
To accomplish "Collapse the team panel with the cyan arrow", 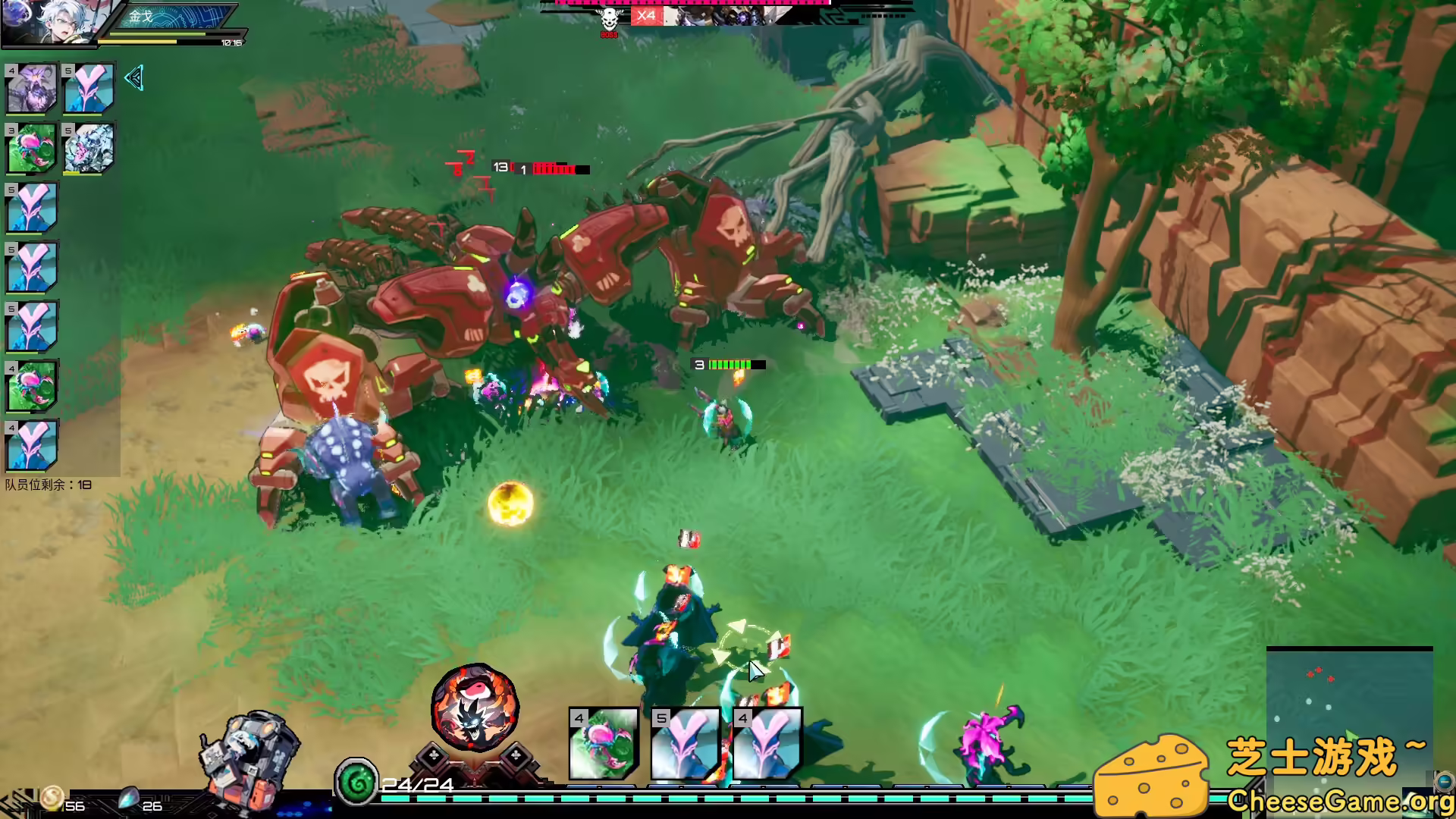I will [x=133, y=78].
